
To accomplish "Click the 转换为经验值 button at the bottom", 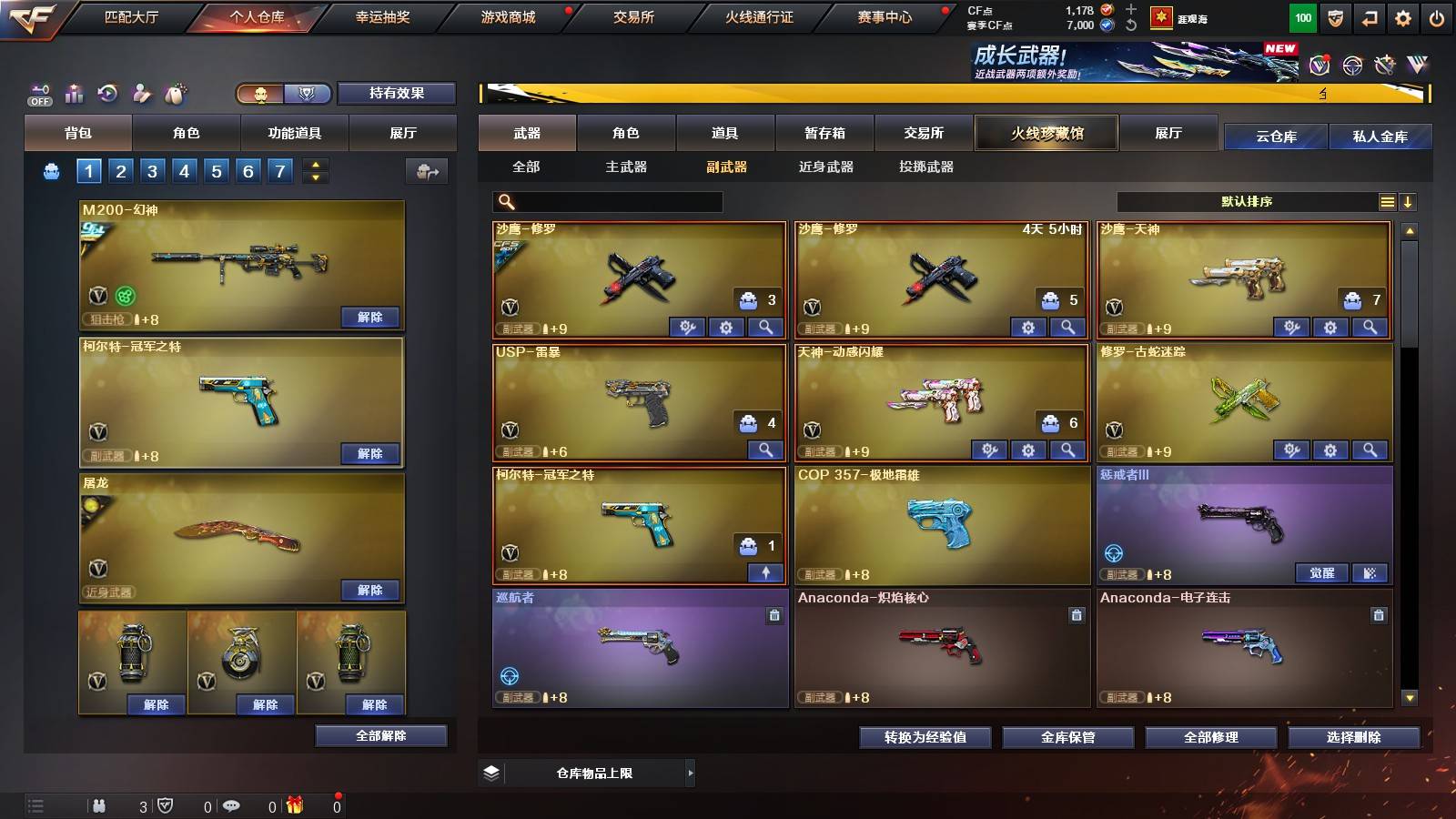I will click(923, 738).
